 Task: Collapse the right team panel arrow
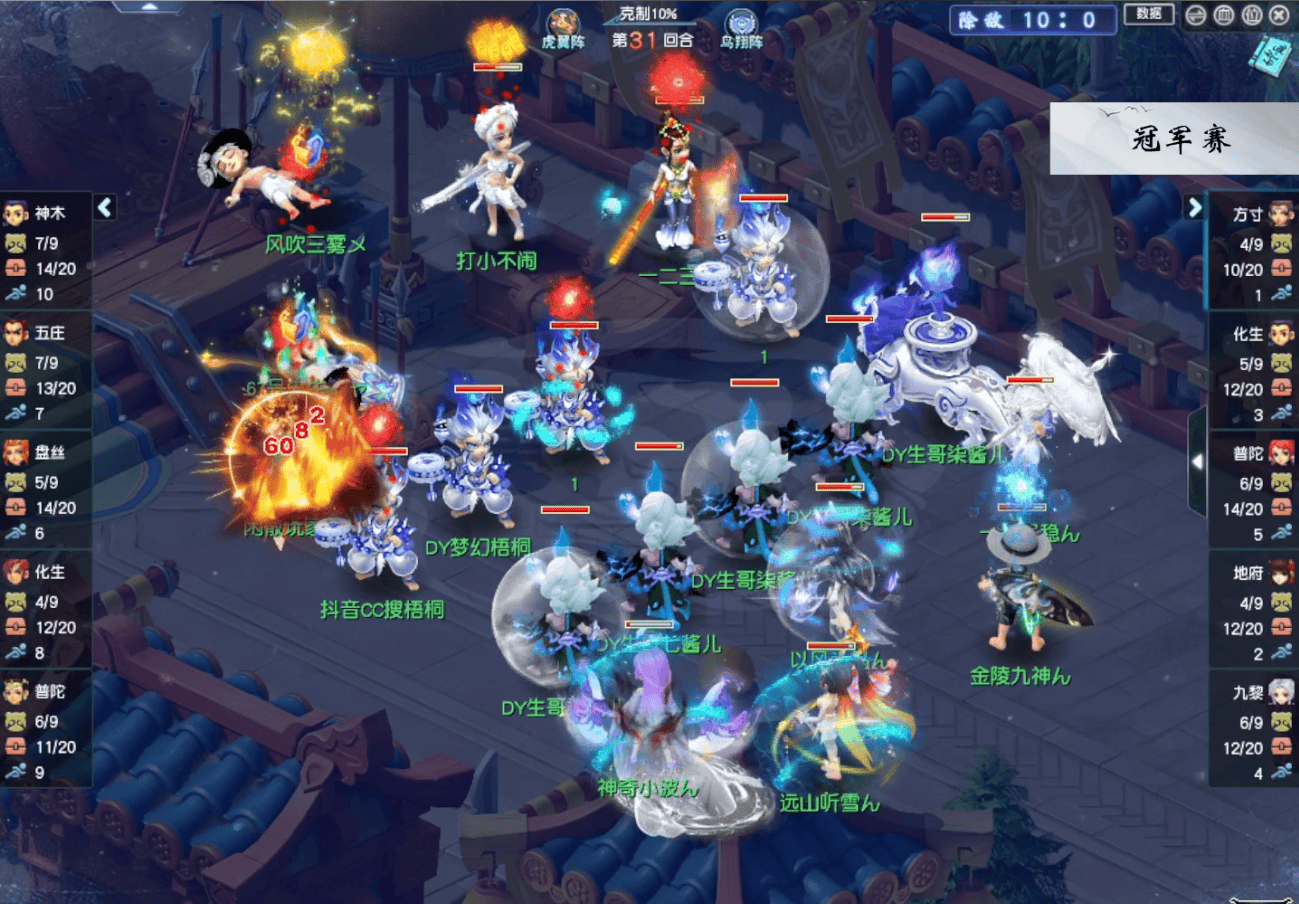1194,207
